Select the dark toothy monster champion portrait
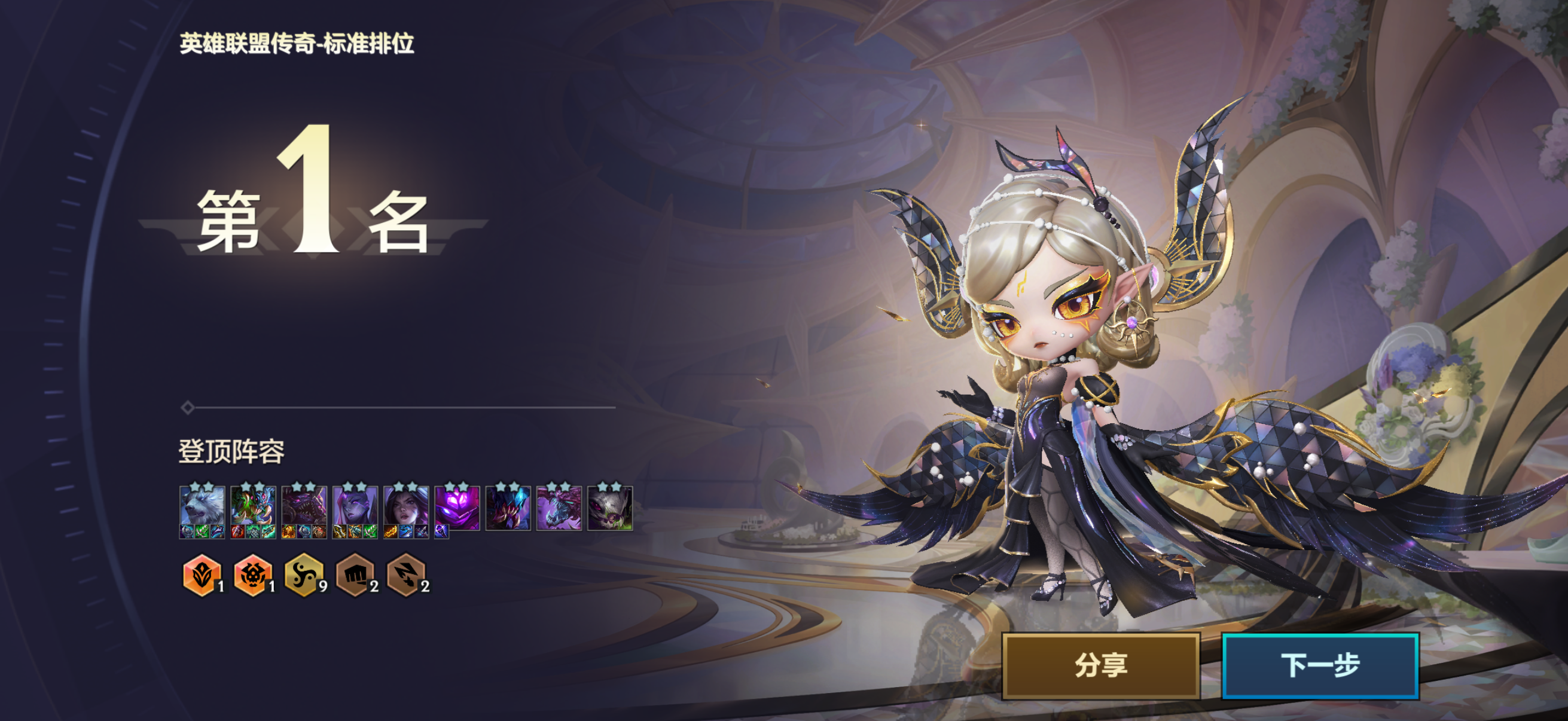Viewport: 1568px width, 721px height. point(304,506)
